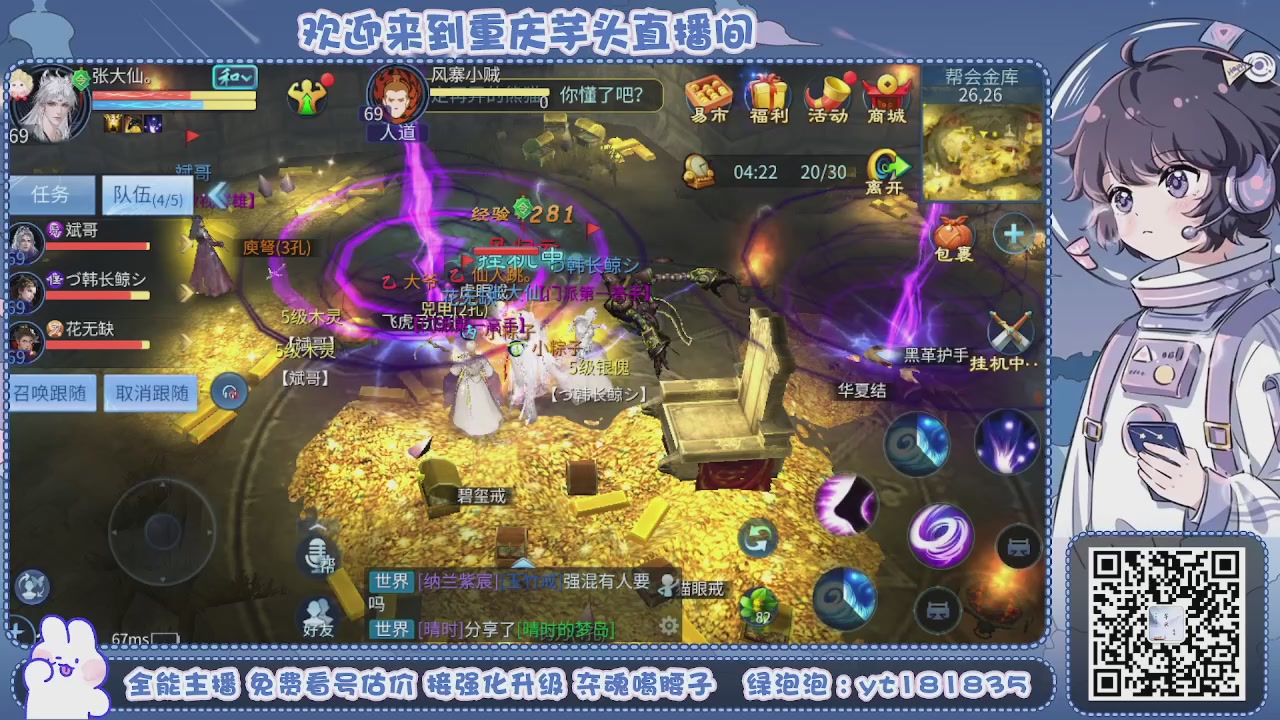Open the 好友 friends list
The width and height of the screenshot is (1280, 720).
coord(315,612)
